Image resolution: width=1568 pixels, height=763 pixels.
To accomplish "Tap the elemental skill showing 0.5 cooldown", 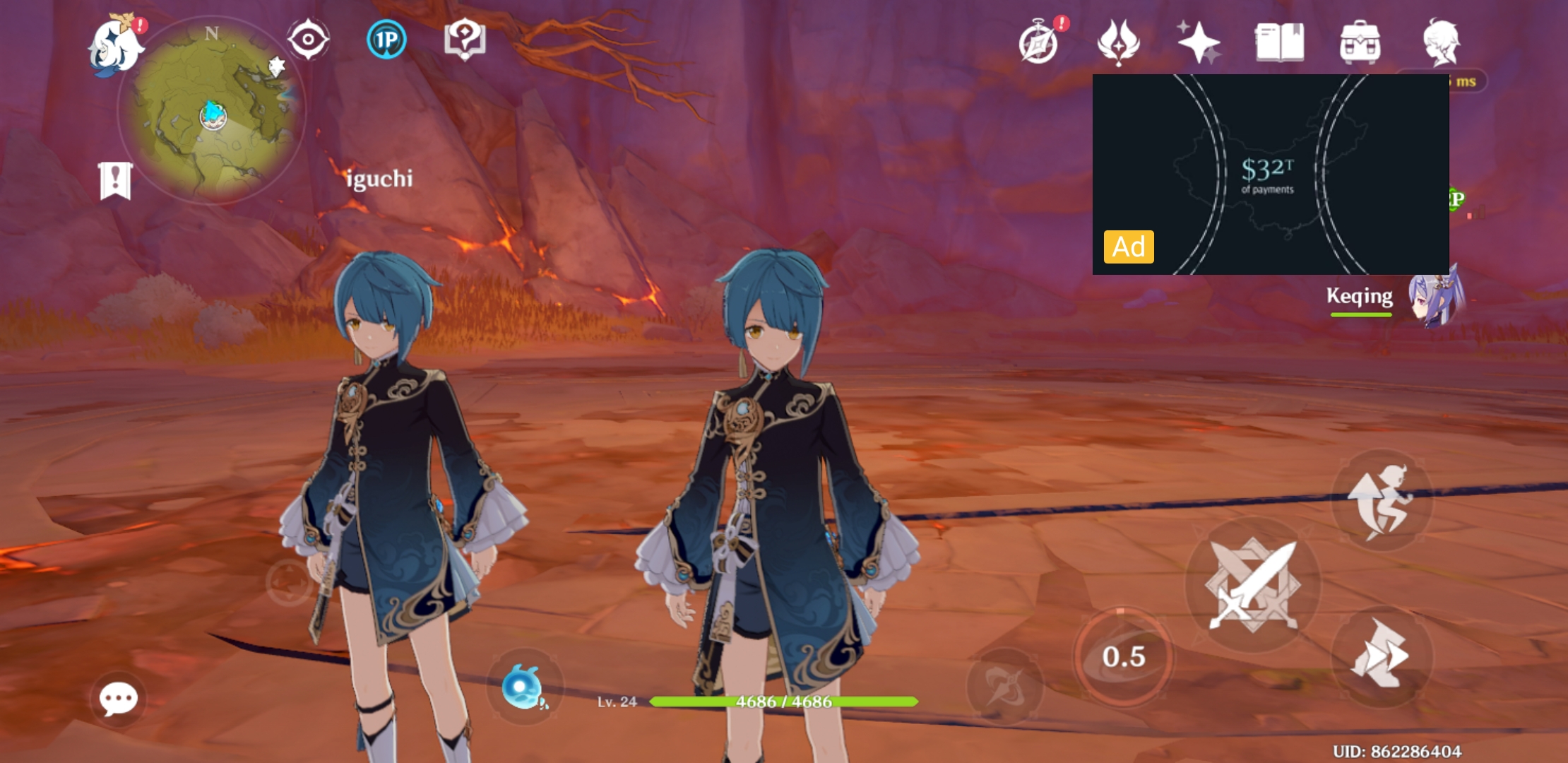I will click(x=1124, y=657).
